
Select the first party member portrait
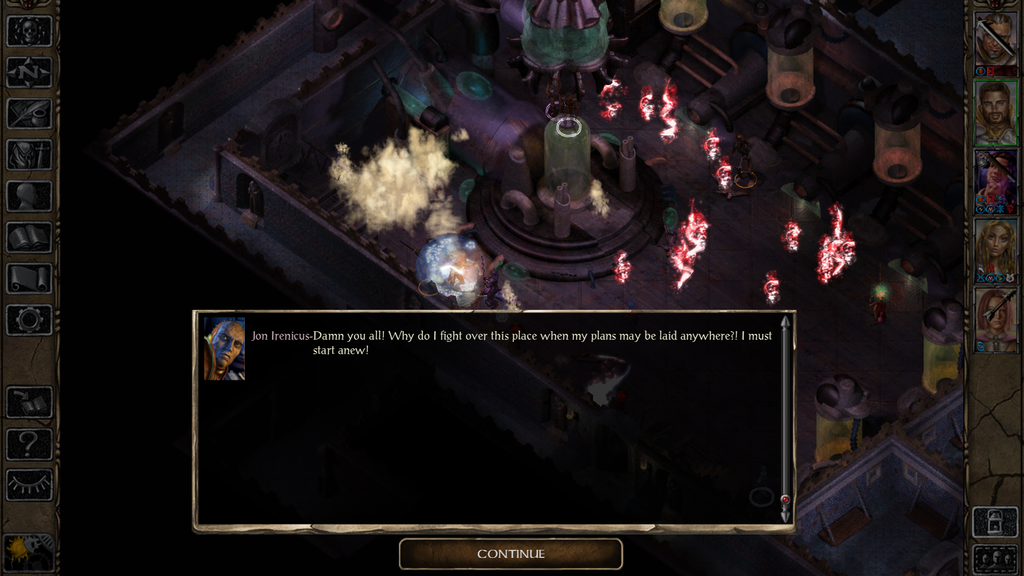pos(995,40)
